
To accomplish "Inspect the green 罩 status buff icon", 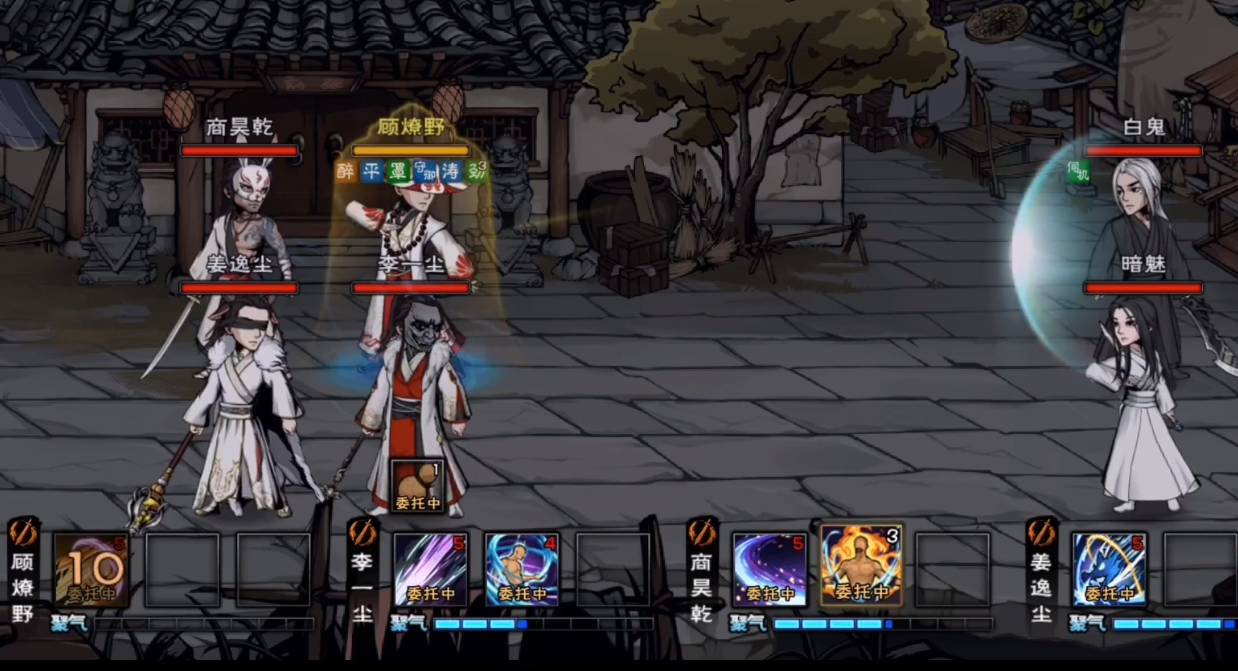I will coord(398,171).
